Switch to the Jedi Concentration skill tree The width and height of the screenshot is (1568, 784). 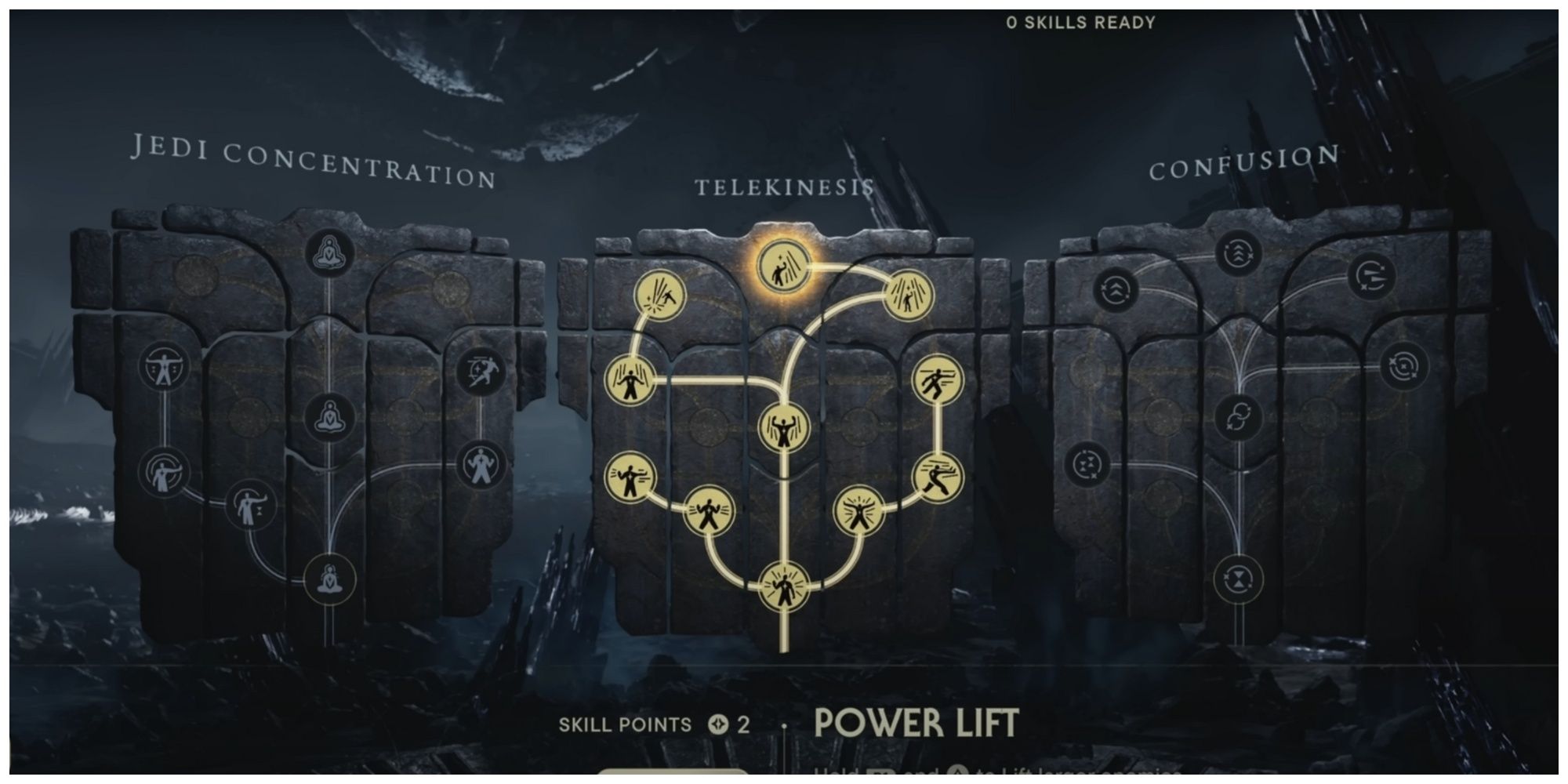click(x=314, y=161)
